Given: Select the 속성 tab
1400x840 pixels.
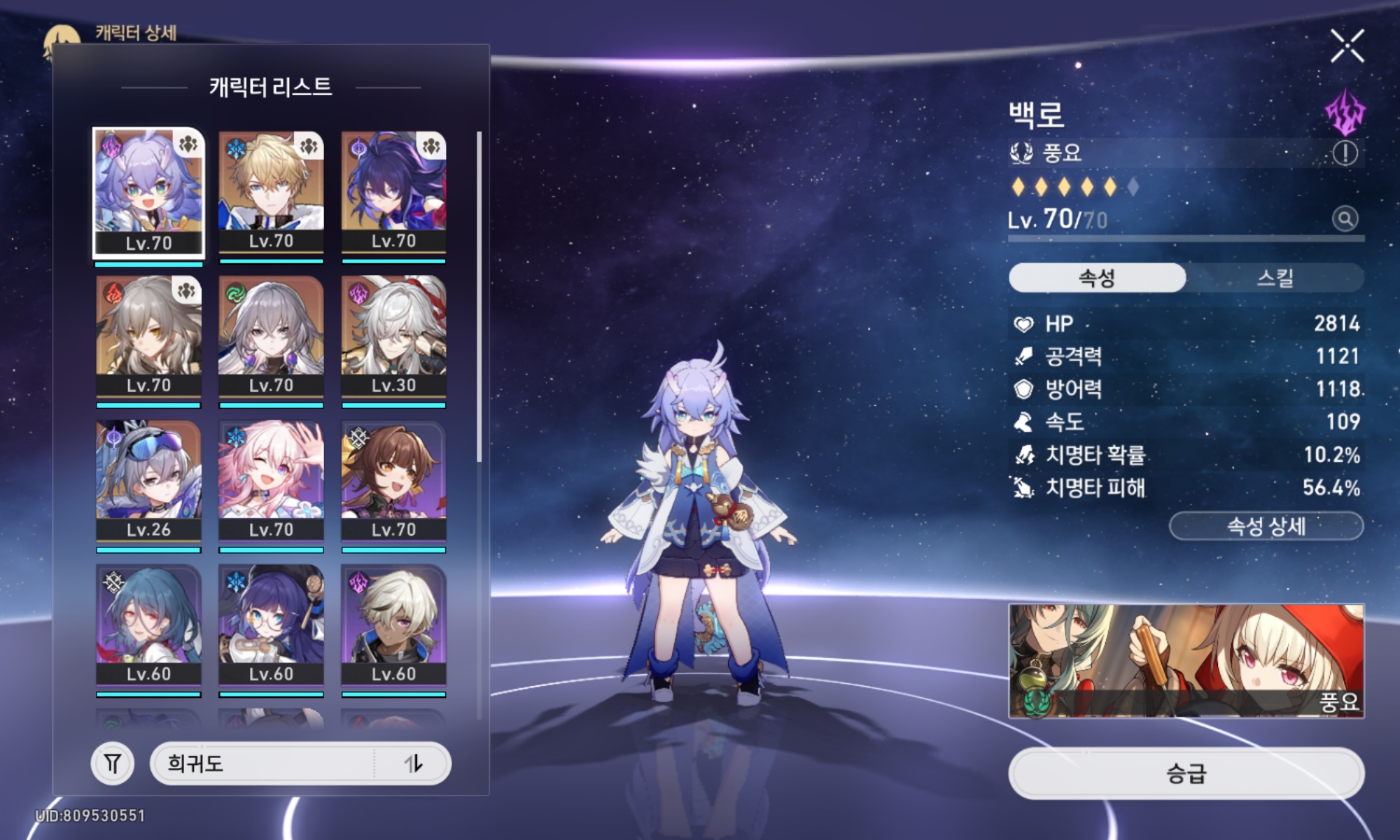Looking at the screenshot, I should tap(1097, 278).
